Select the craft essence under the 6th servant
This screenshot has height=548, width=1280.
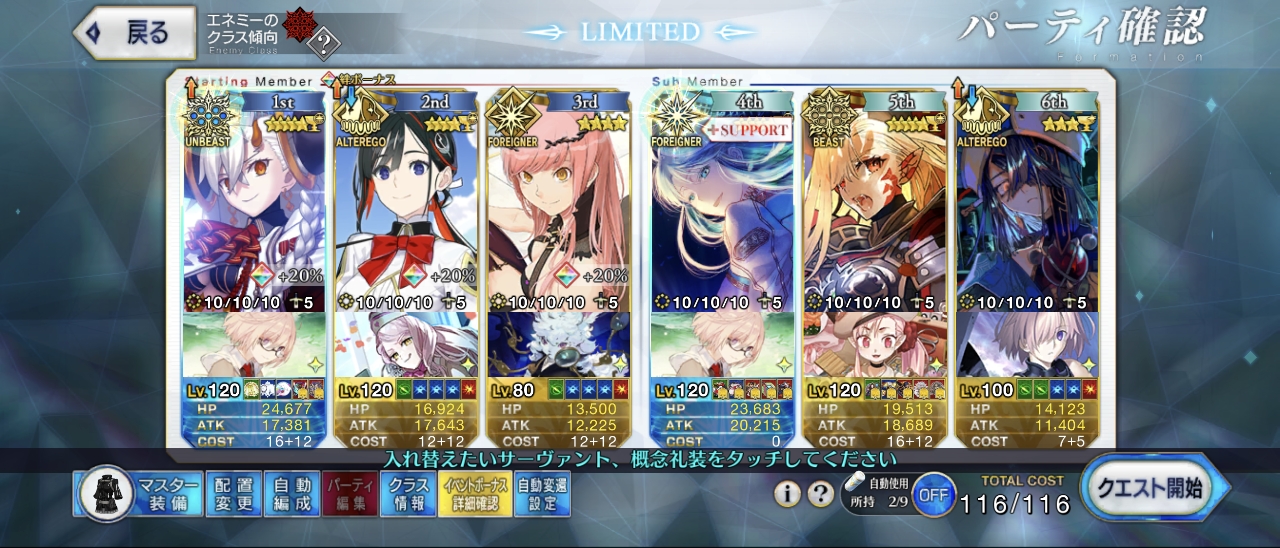point(1026,345)
